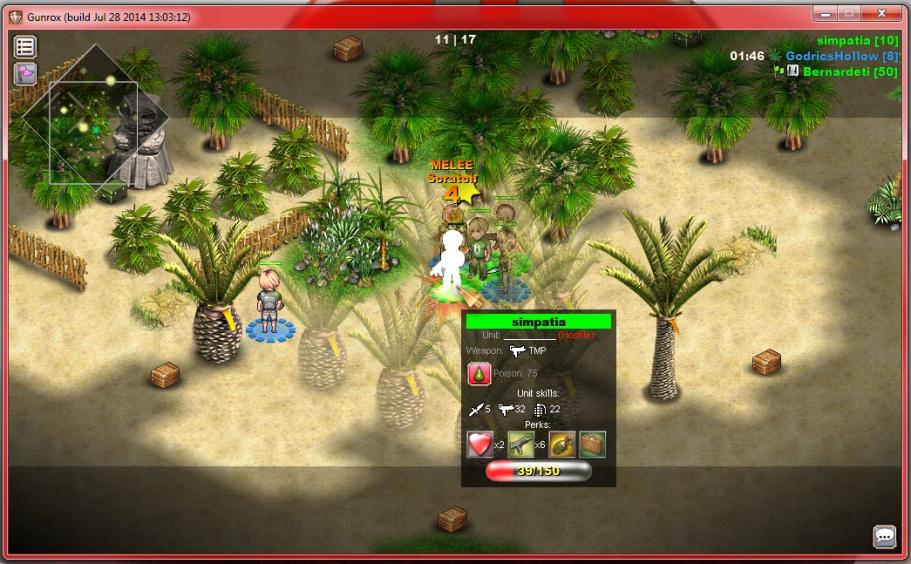Select player simpatia in the player list

click(857, 40)
